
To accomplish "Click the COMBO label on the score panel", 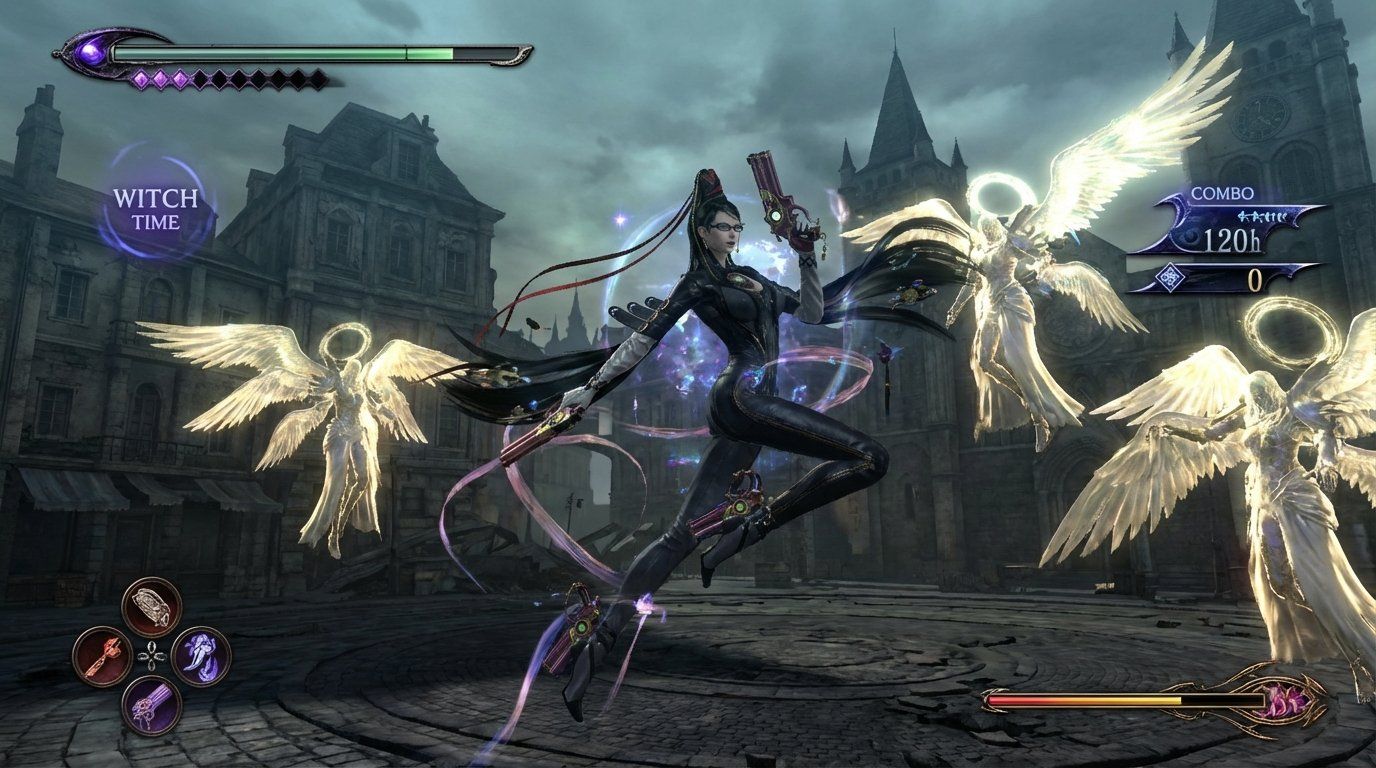I will 1222,191.
